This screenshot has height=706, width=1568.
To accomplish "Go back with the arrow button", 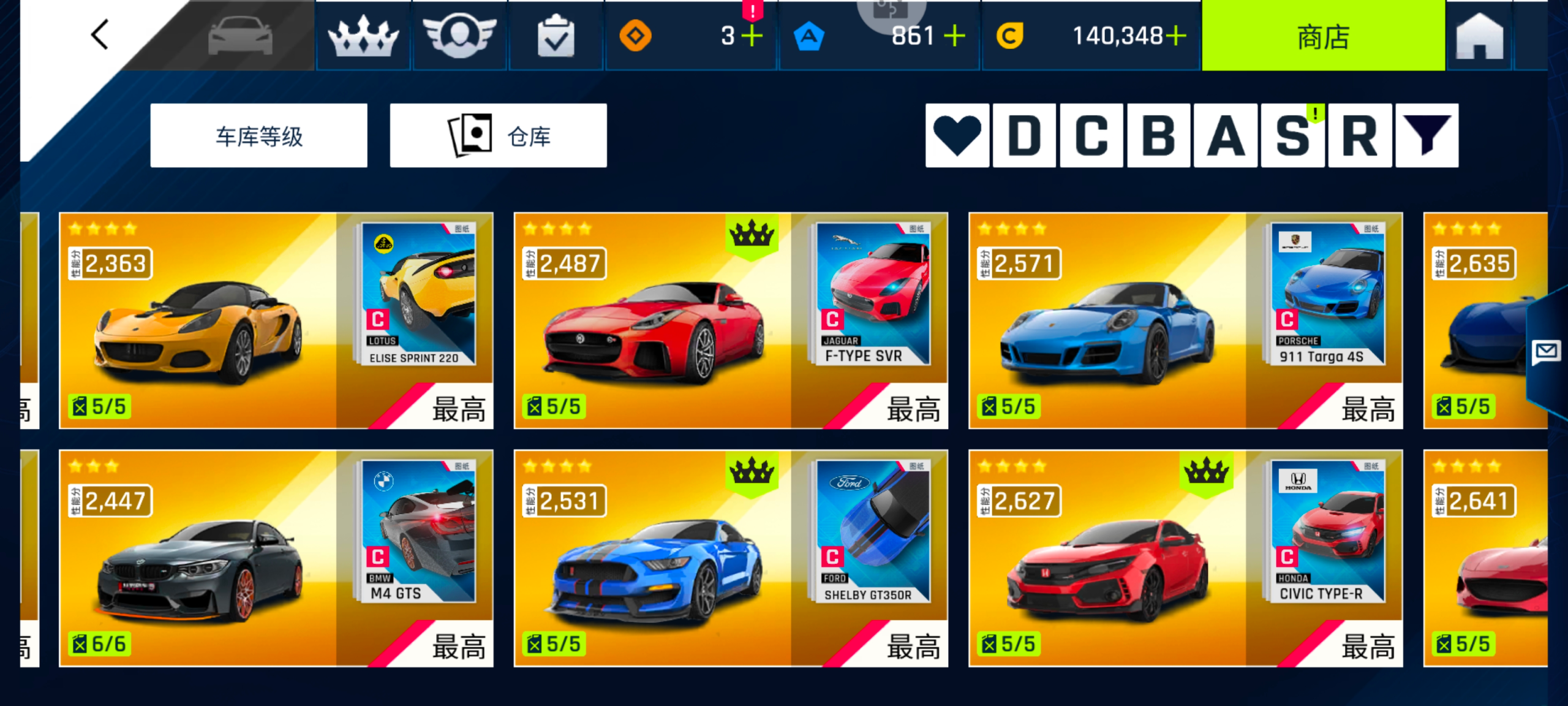I will click(x=100, y=35).
